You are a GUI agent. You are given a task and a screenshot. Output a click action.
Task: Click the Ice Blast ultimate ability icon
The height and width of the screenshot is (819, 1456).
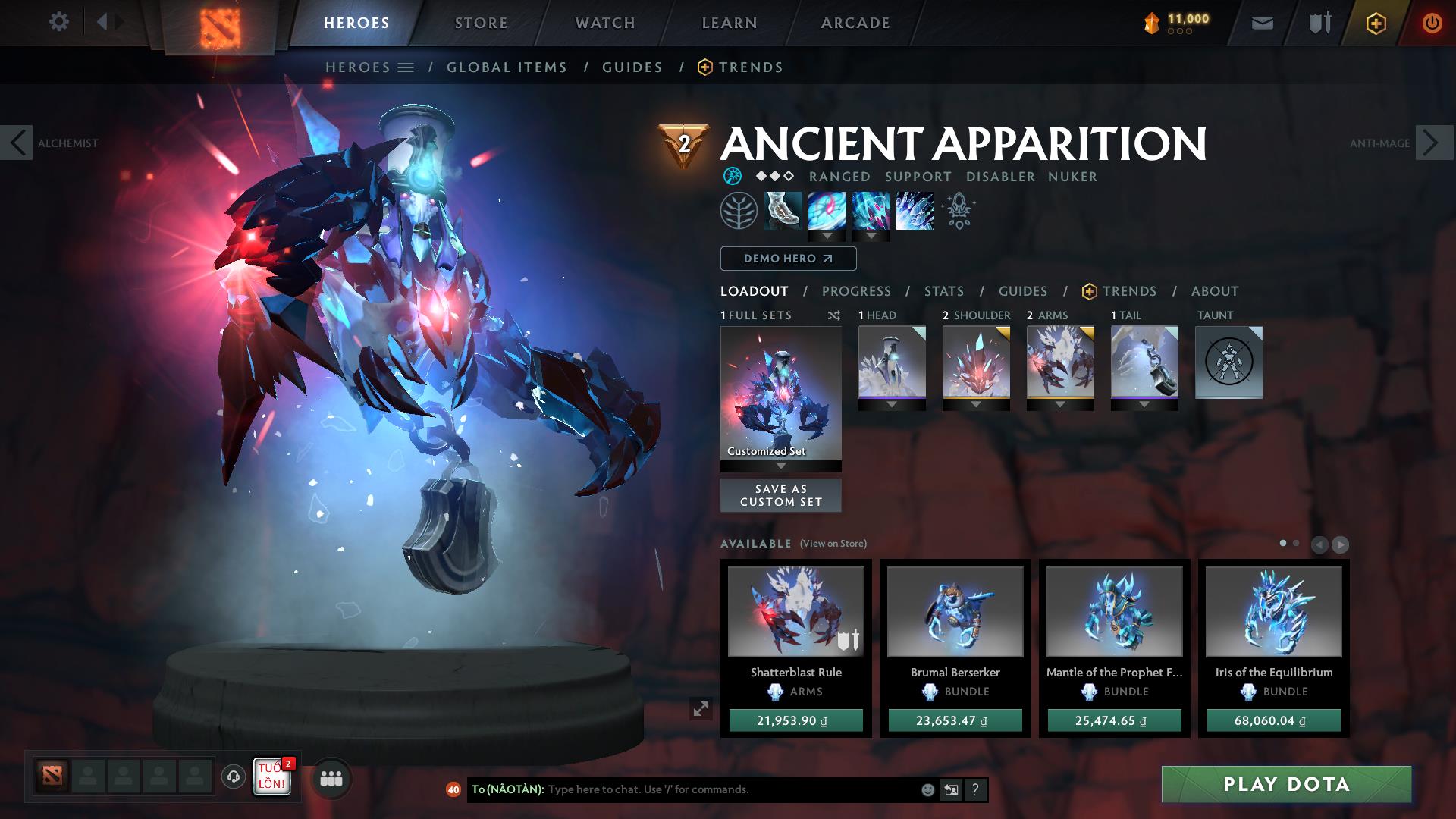click(x=914, y=211)
